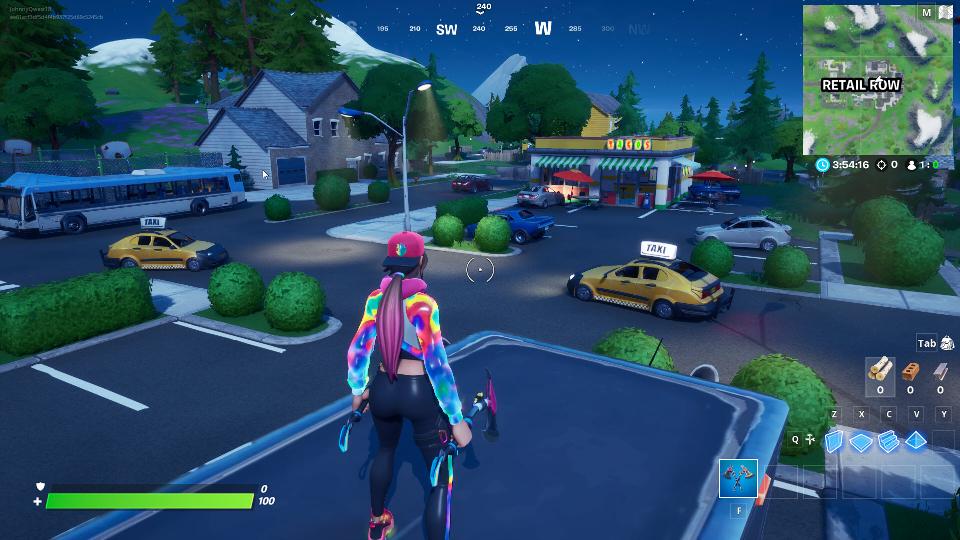
Task: Choose the pyramid roof building piece
Action: click(x=917, y=441)
